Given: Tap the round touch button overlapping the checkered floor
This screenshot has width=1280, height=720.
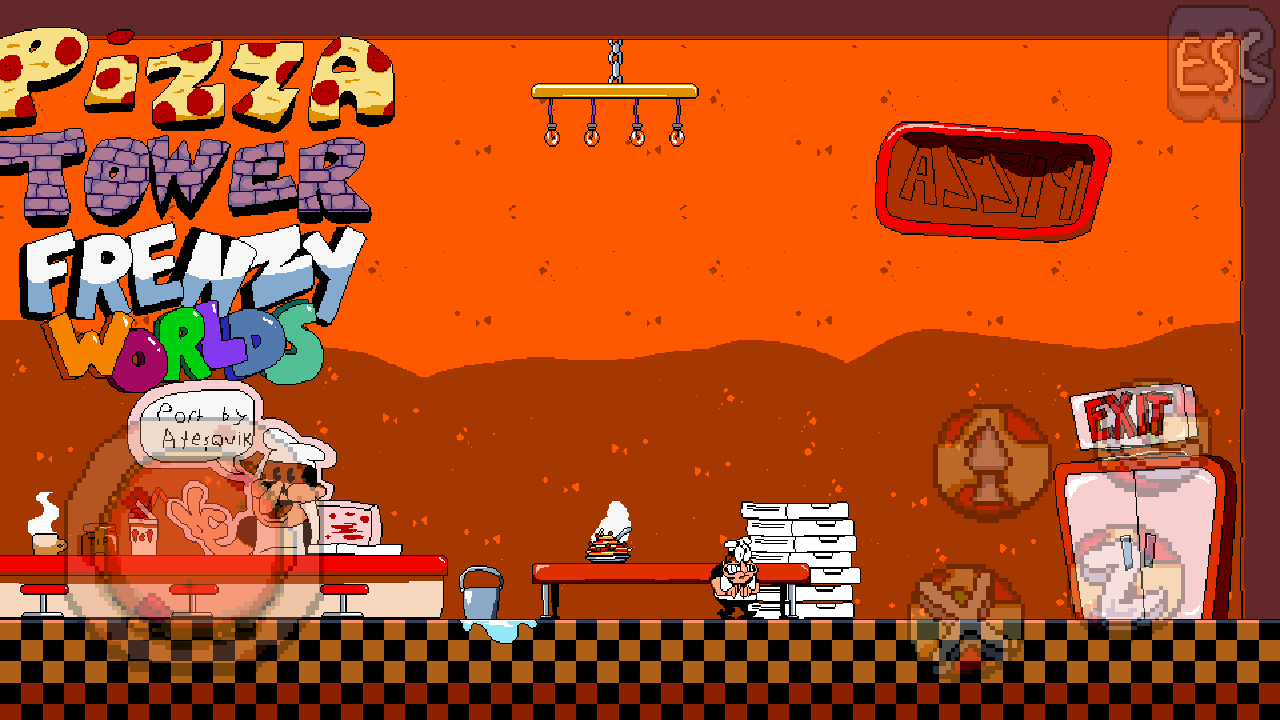Looking at the screenshot, I should tap(966, 622).
